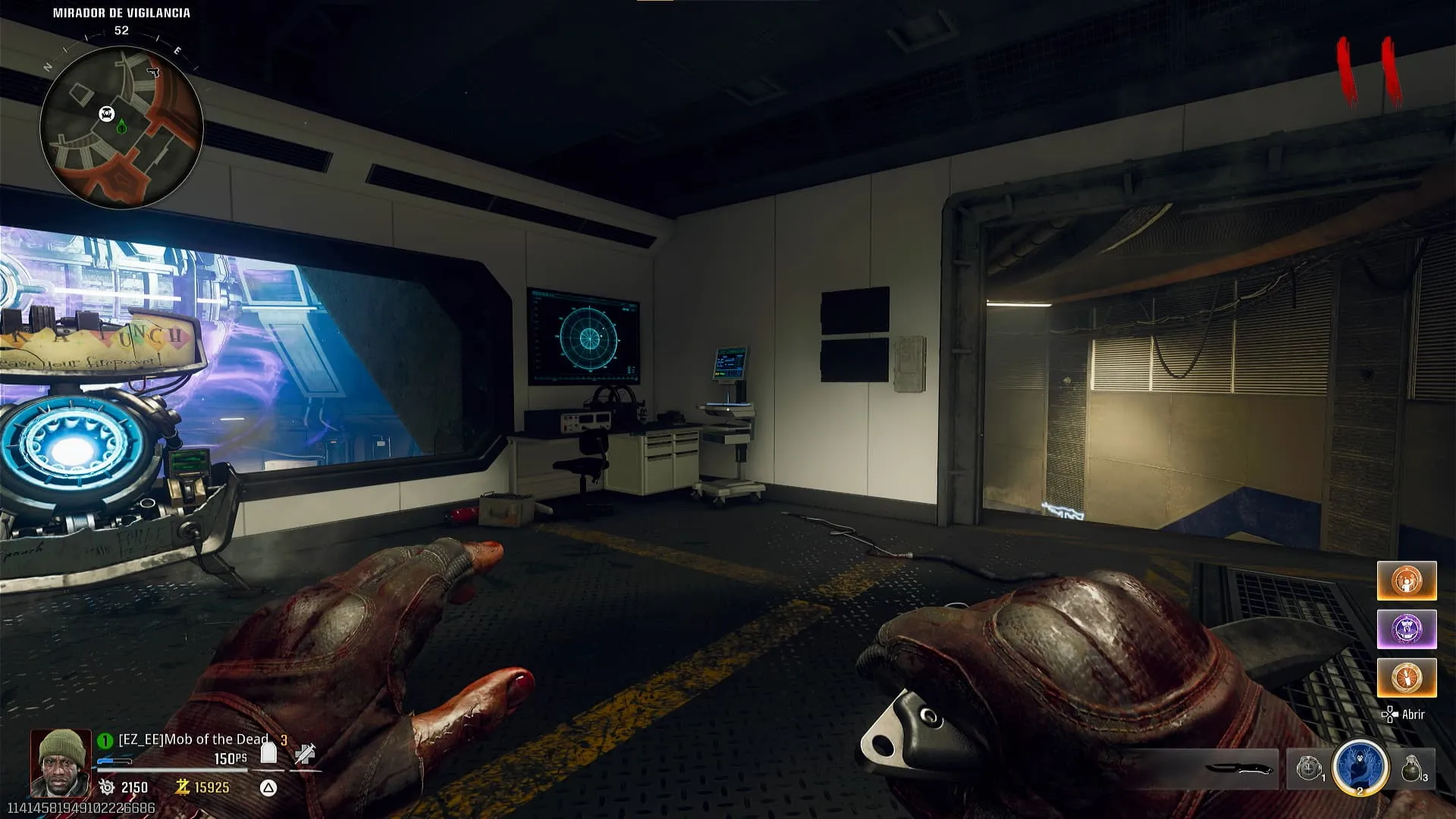The image size is (1456, 819).
Task: Click the circular minimap
Action: point(121,127)
